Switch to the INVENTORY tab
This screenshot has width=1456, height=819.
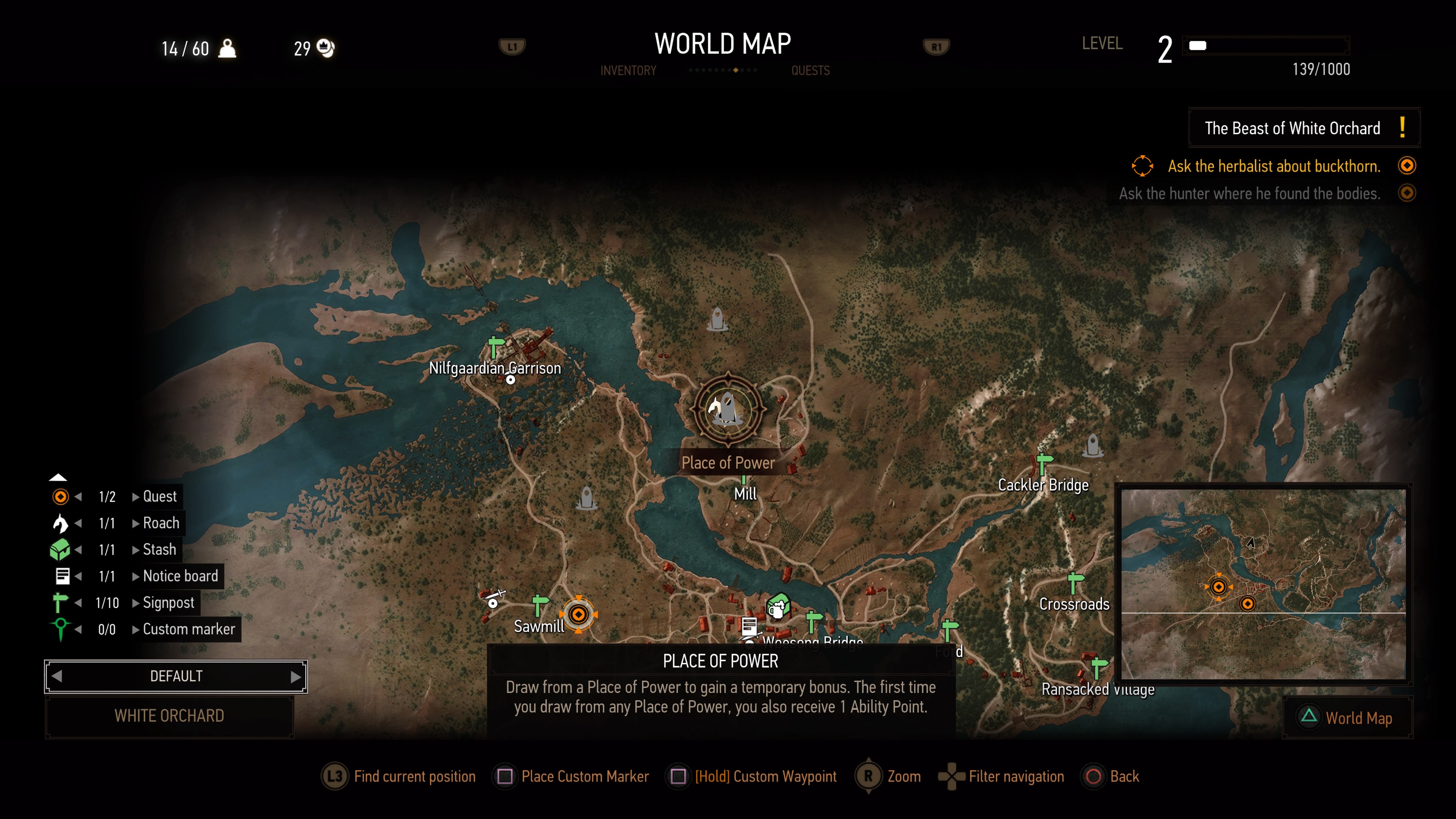628,70
